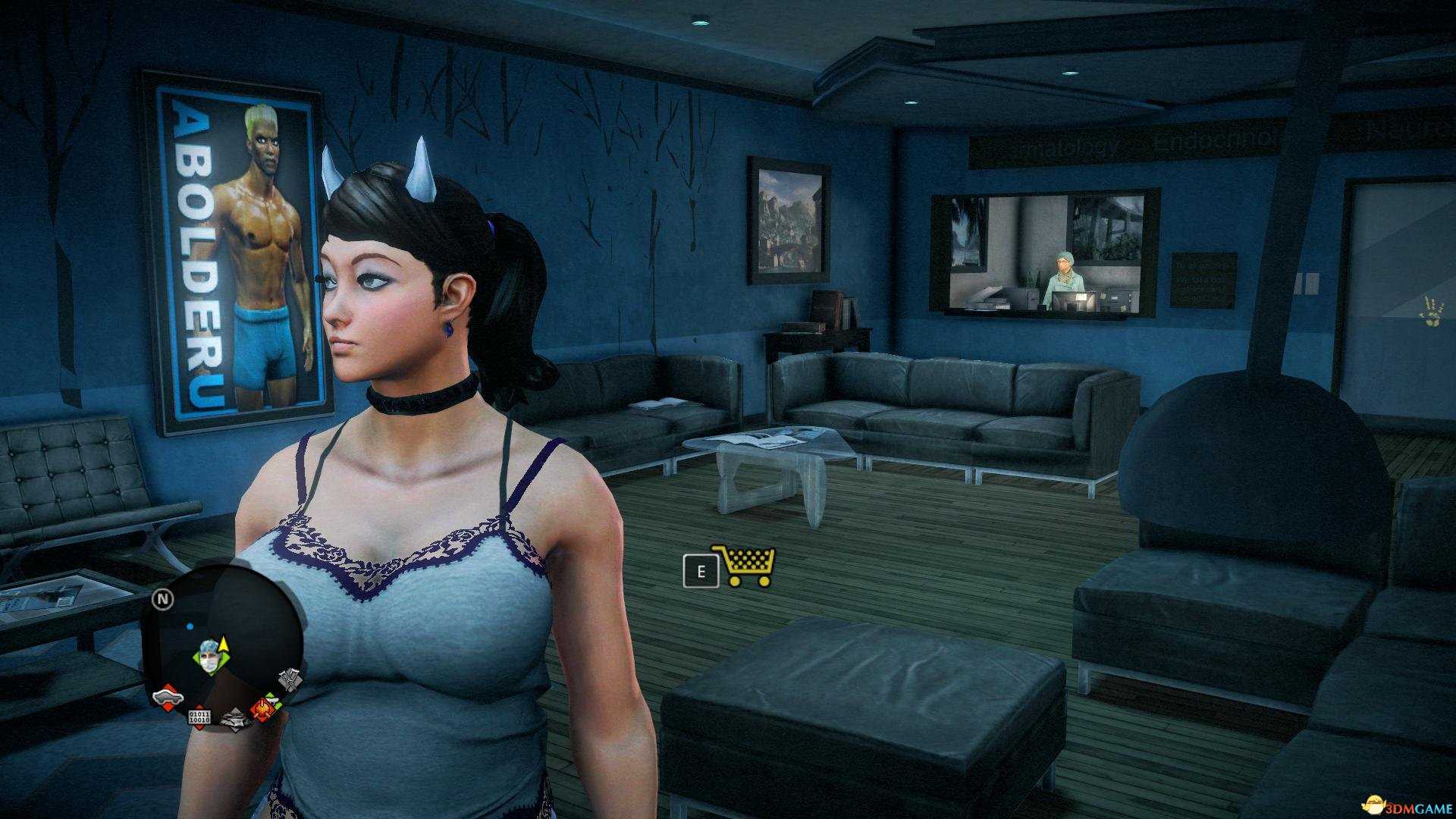Select the blue dot on the minimap
1456x819 pixels.
(190, 626)
